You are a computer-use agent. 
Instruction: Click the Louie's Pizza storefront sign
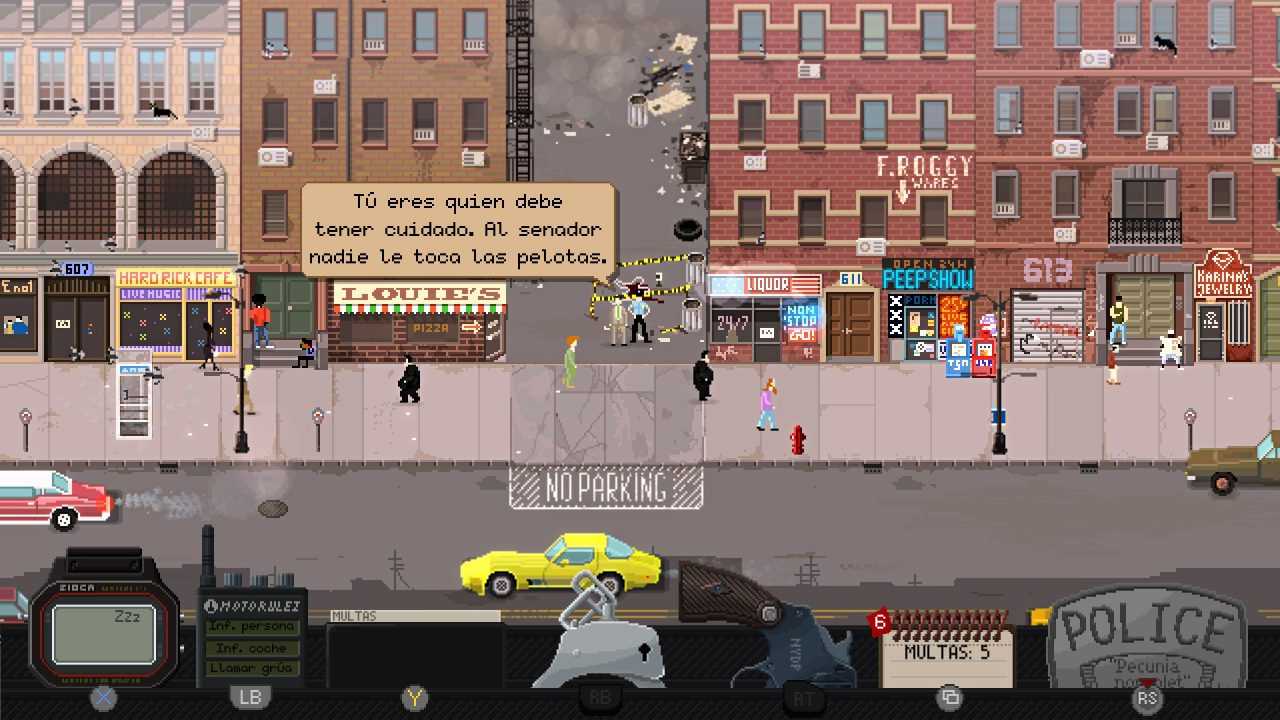(420, 295)
